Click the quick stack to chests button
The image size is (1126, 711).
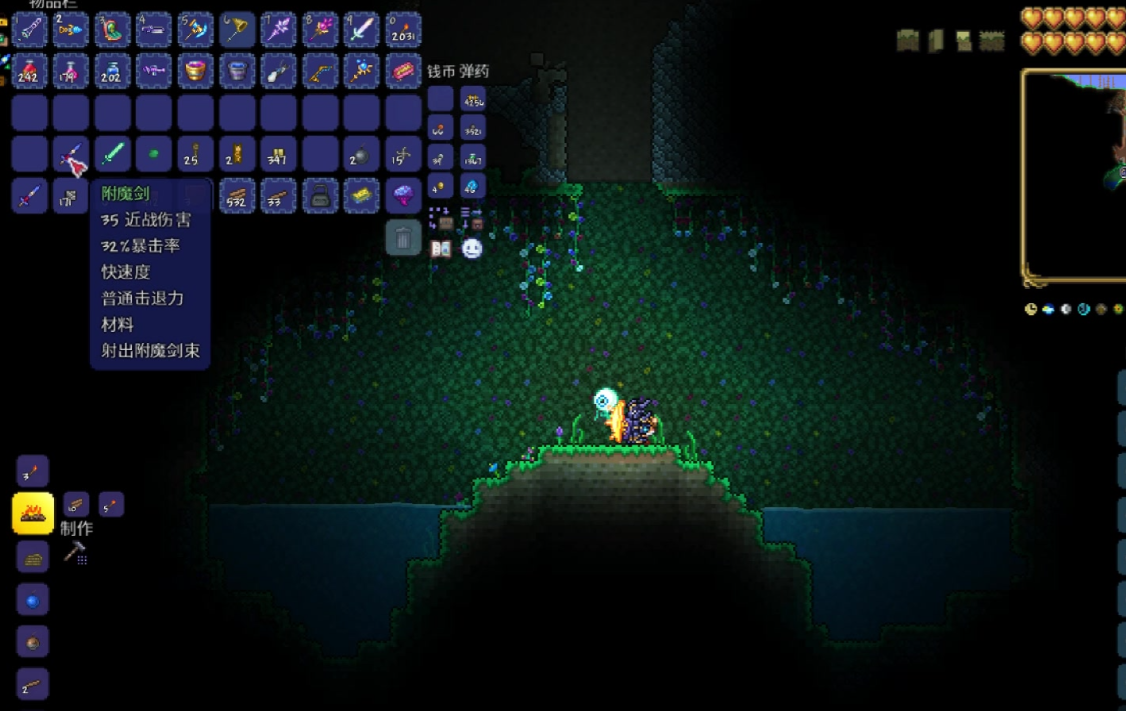pos(441,217)
